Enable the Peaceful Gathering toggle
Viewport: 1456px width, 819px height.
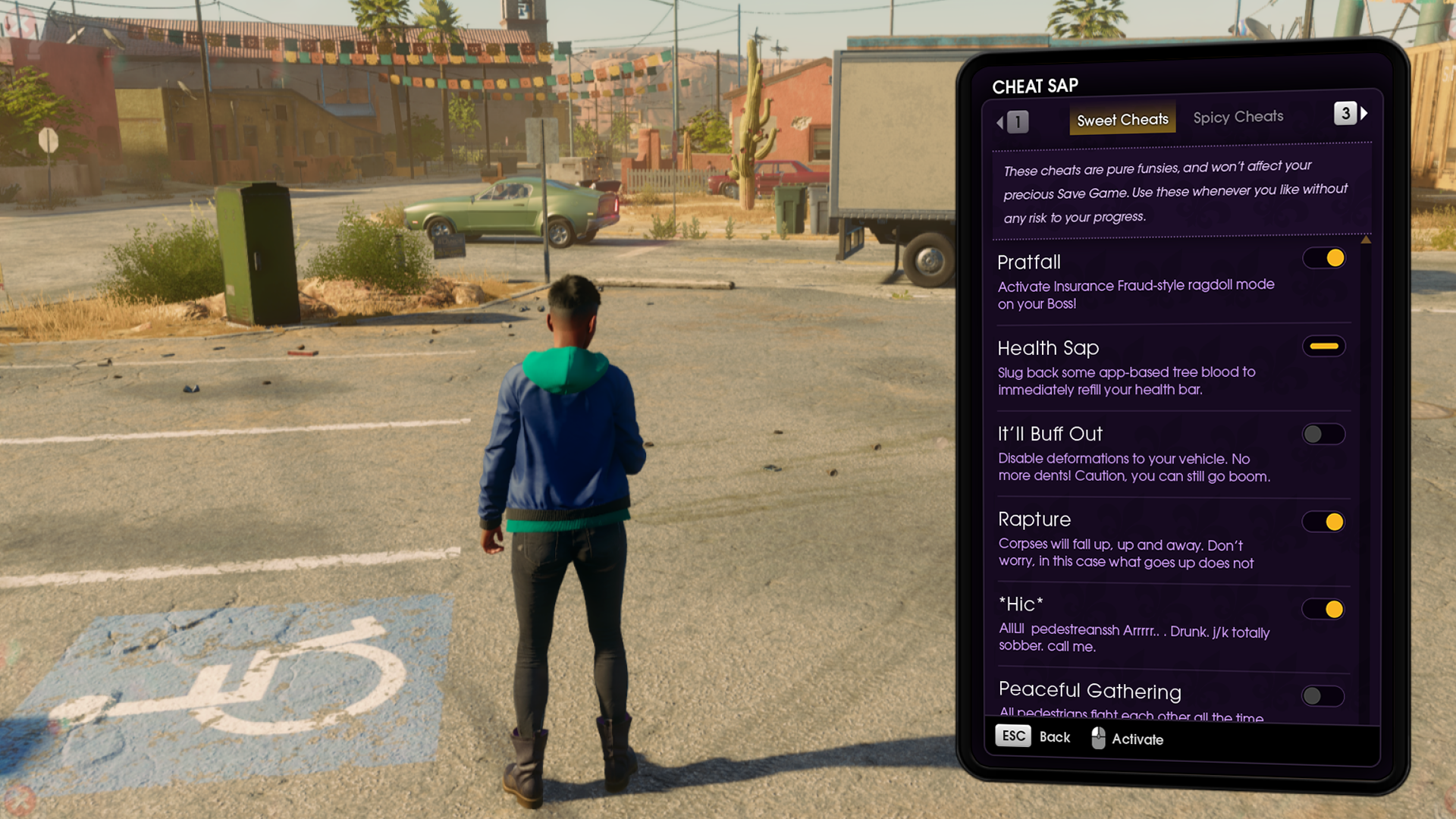1323,696
